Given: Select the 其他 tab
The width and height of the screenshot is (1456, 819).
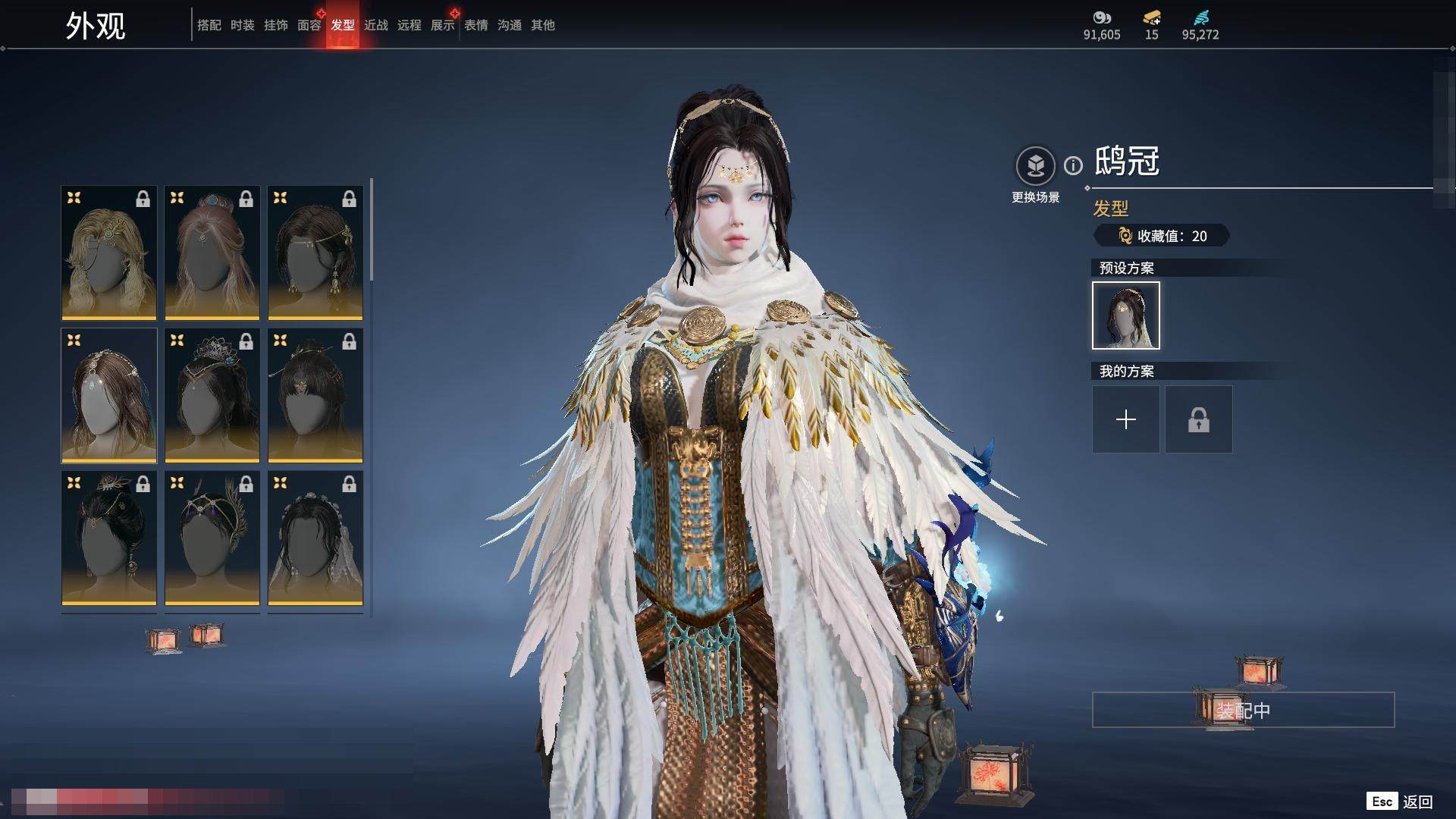Looking at the screenshot, I should 542,25.
